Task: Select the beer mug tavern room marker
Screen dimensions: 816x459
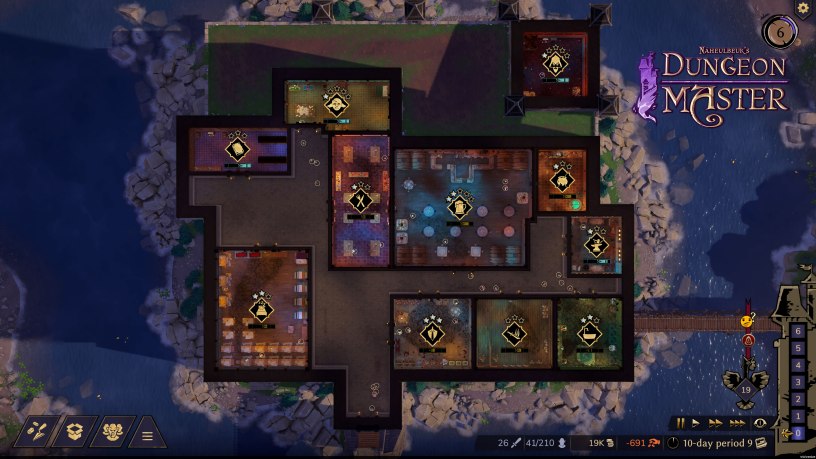Action: pos(459,207)
